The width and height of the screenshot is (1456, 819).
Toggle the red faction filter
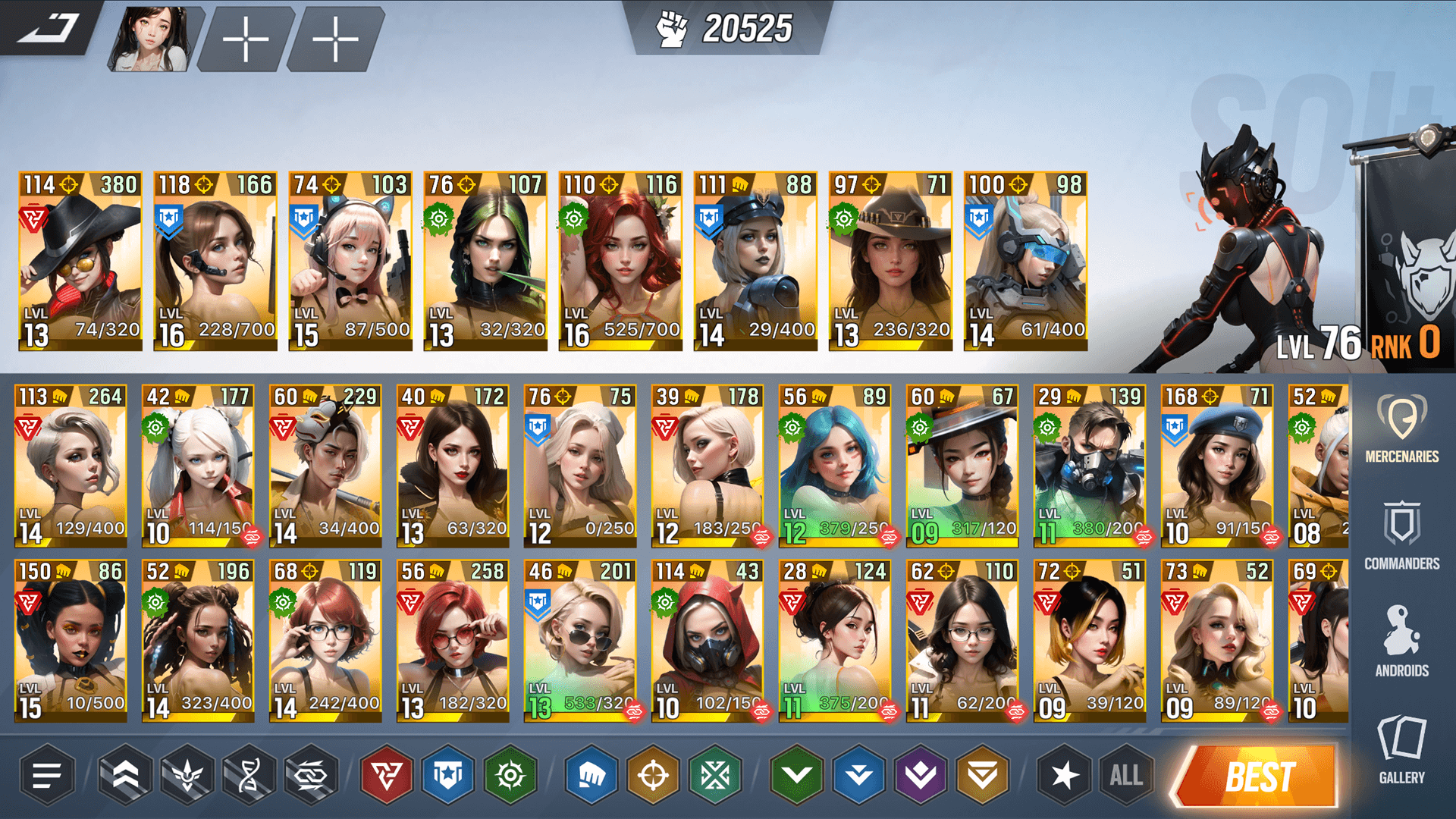click(x=385, y=775)
